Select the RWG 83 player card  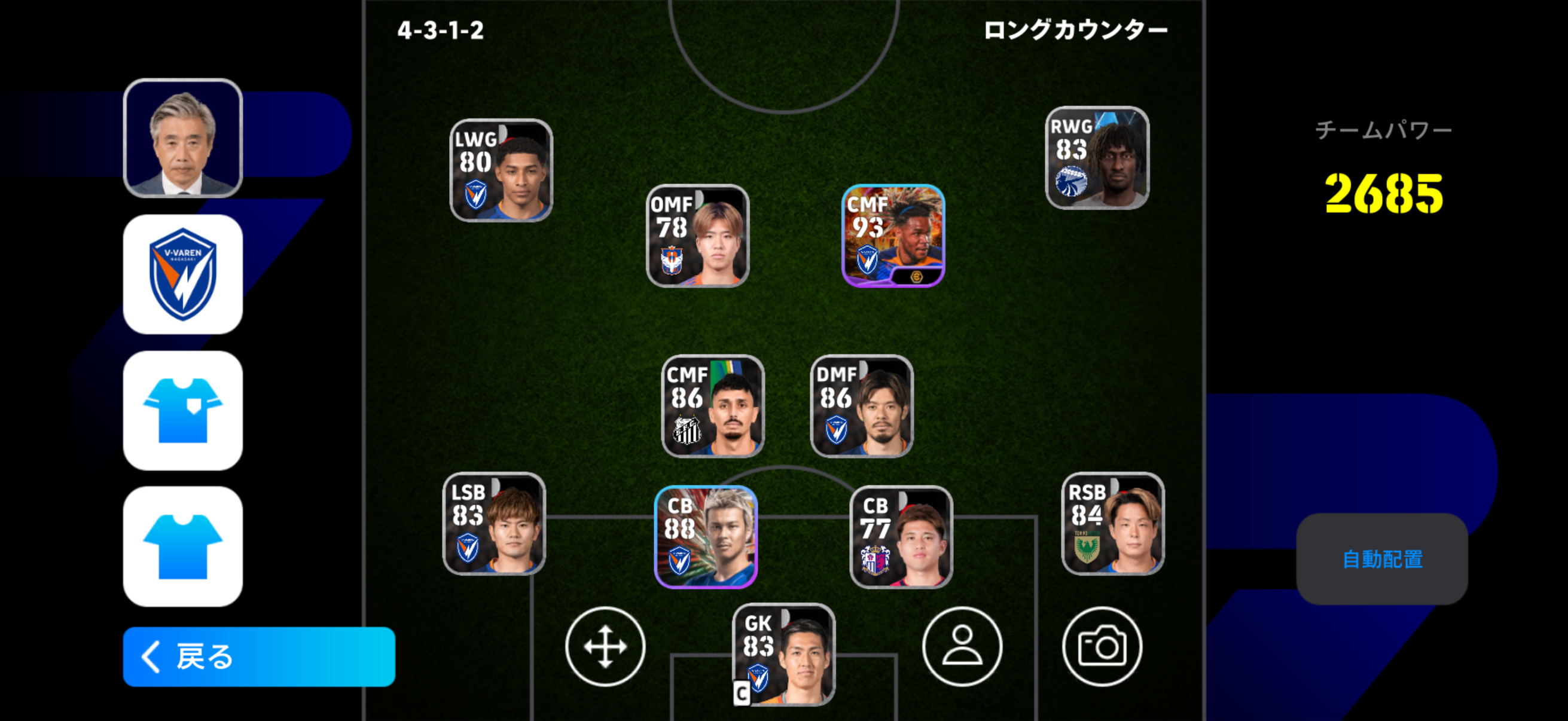coord(1097,158)
